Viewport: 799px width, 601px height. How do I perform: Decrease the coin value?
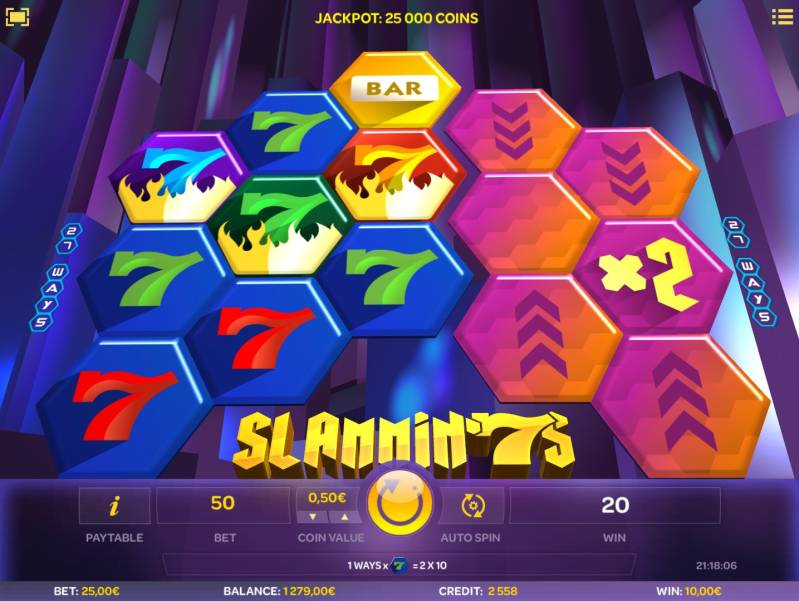311,517
